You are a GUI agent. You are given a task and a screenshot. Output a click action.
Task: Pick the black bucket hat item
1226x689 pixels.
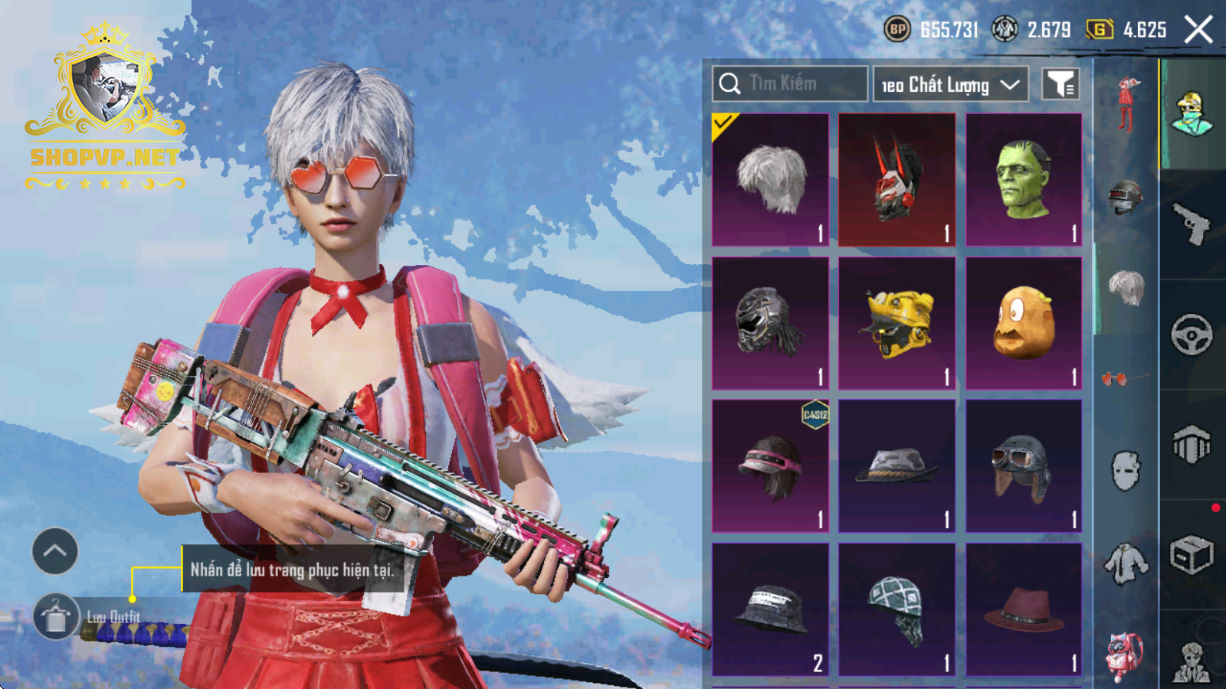(x=770, y=609)
